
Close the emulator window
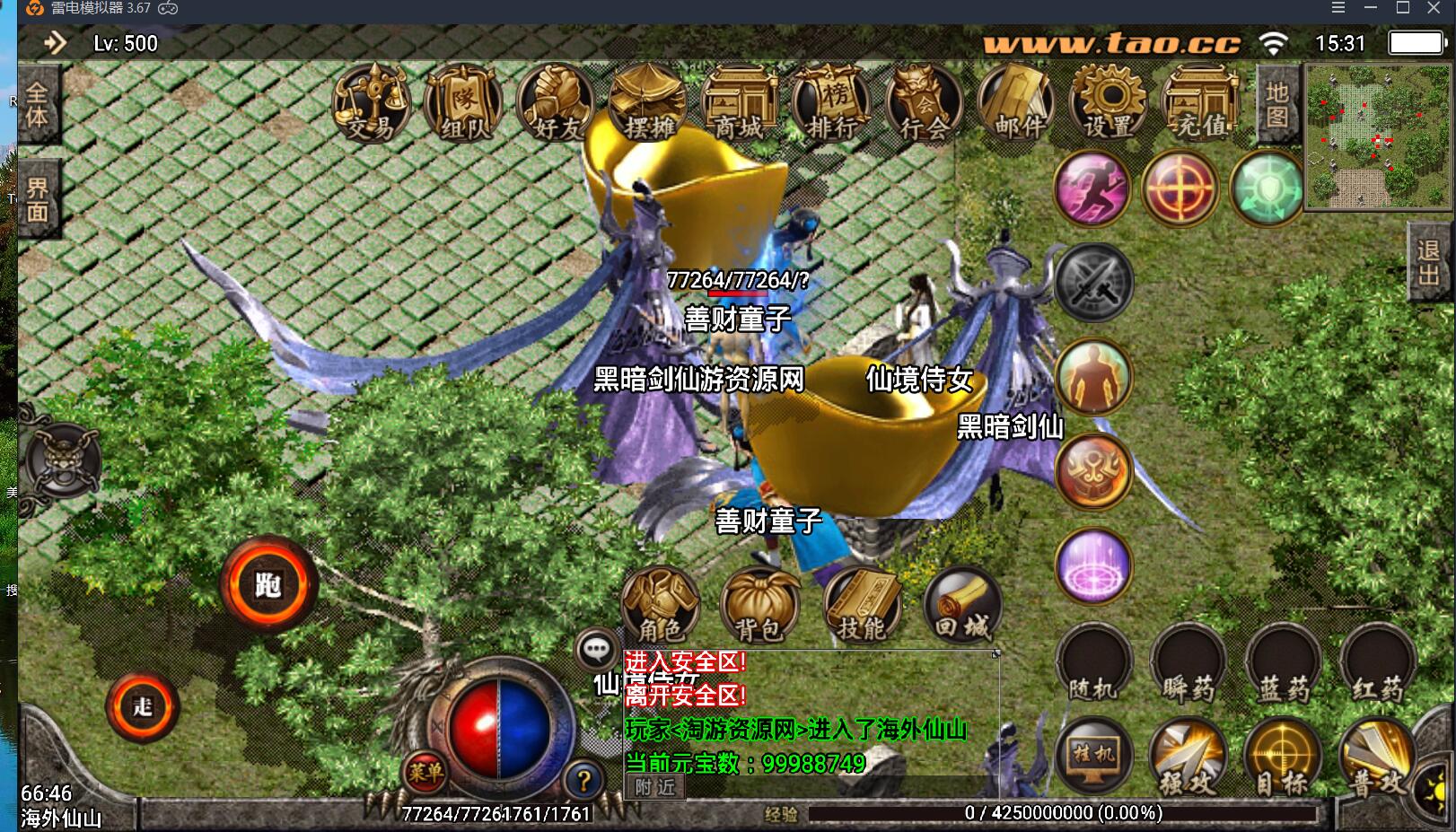tap(1434, 9)
